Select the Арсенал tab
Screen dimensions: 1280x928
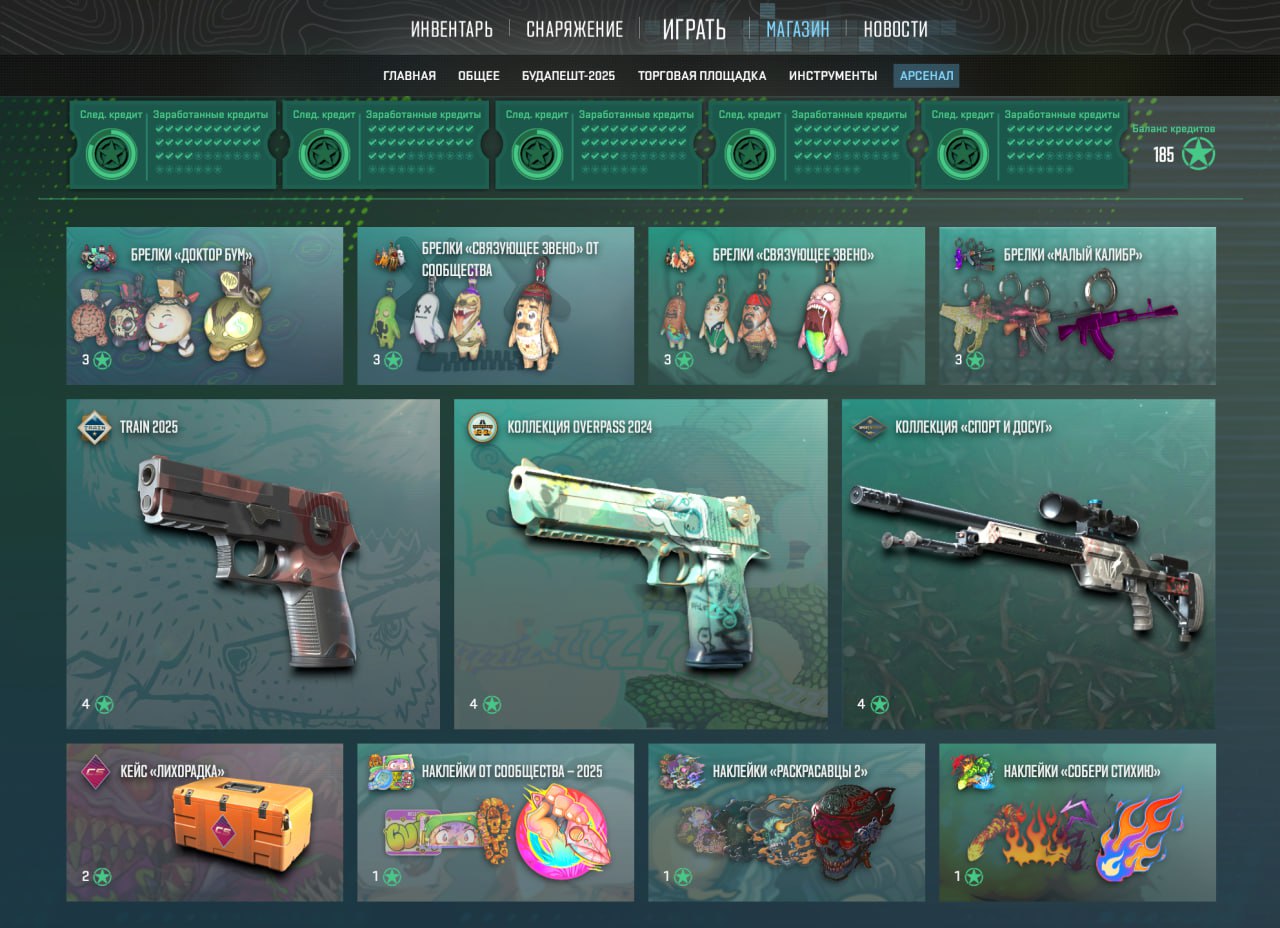coord(926,76)
